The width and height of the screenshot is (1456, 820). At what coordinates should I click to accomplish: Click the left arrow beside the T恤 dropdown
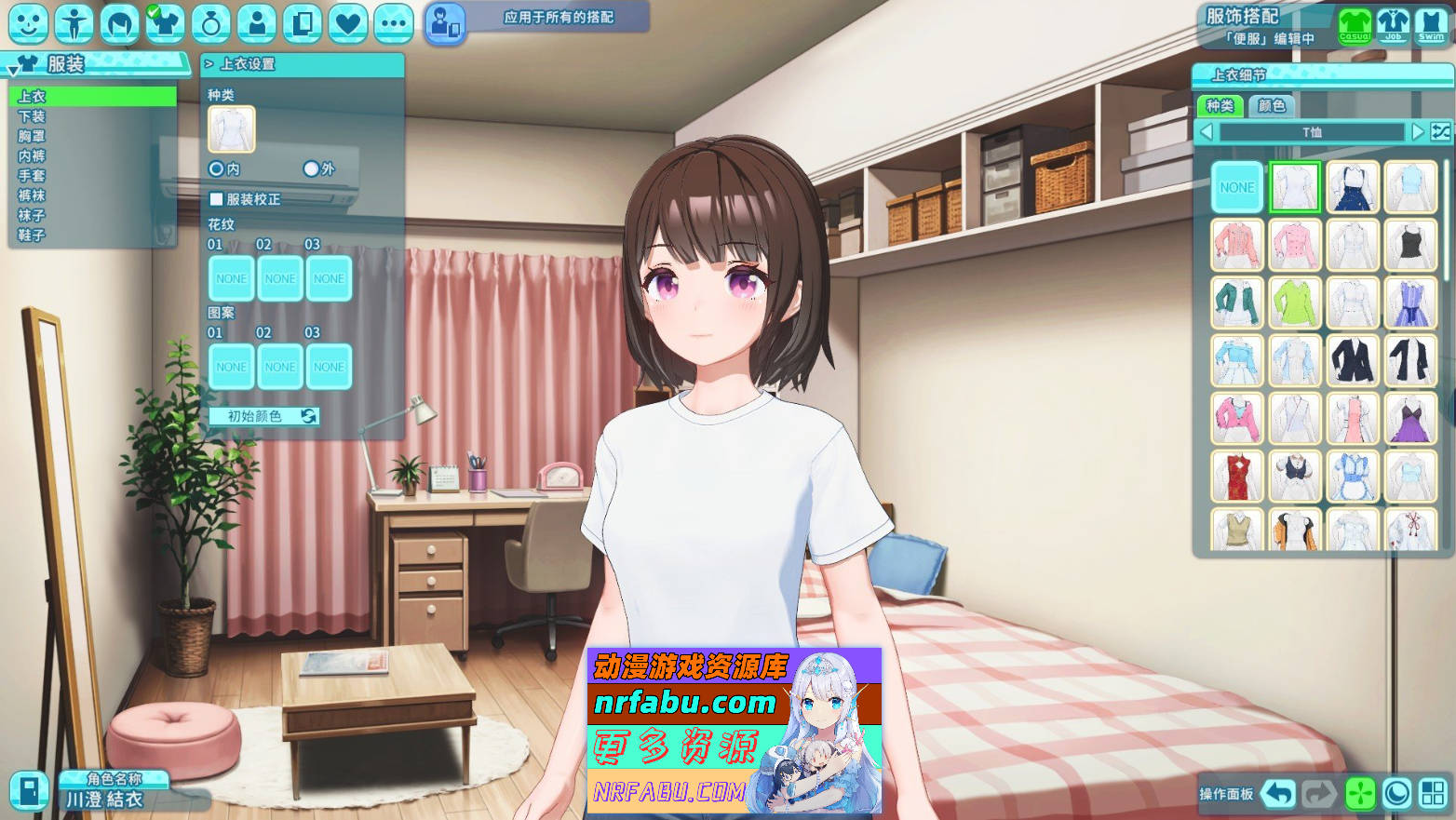point(1207,132)
